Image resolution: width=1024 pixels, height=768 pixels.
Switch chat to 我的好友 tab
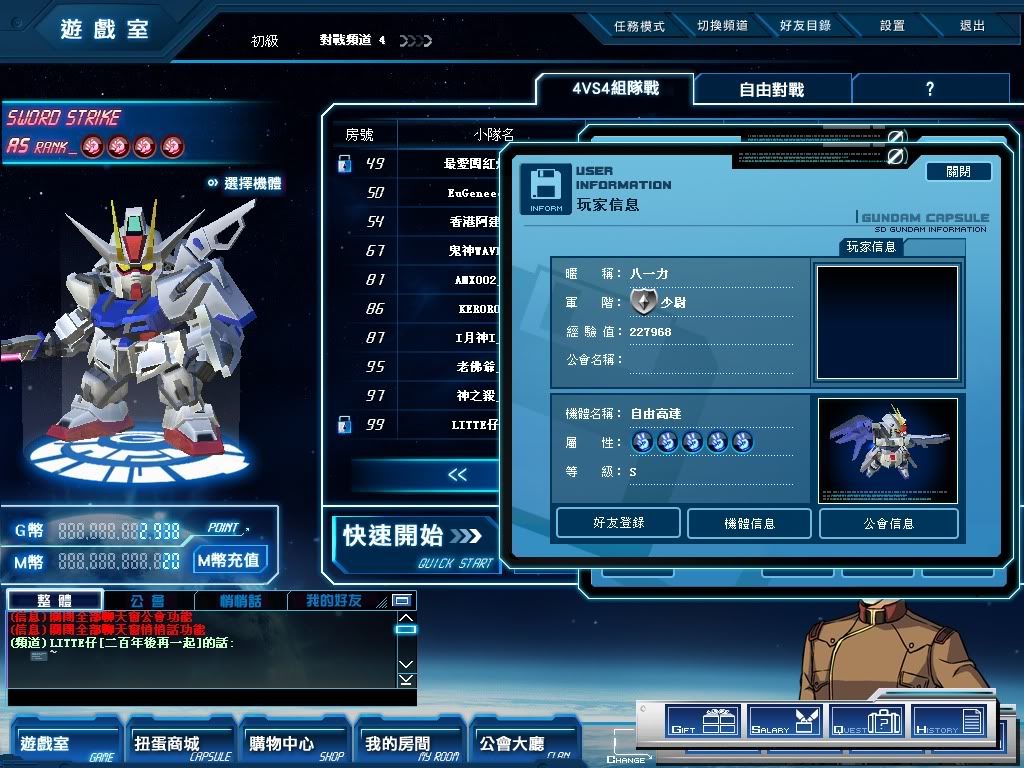pyautogui.click(x=334, y=601)
